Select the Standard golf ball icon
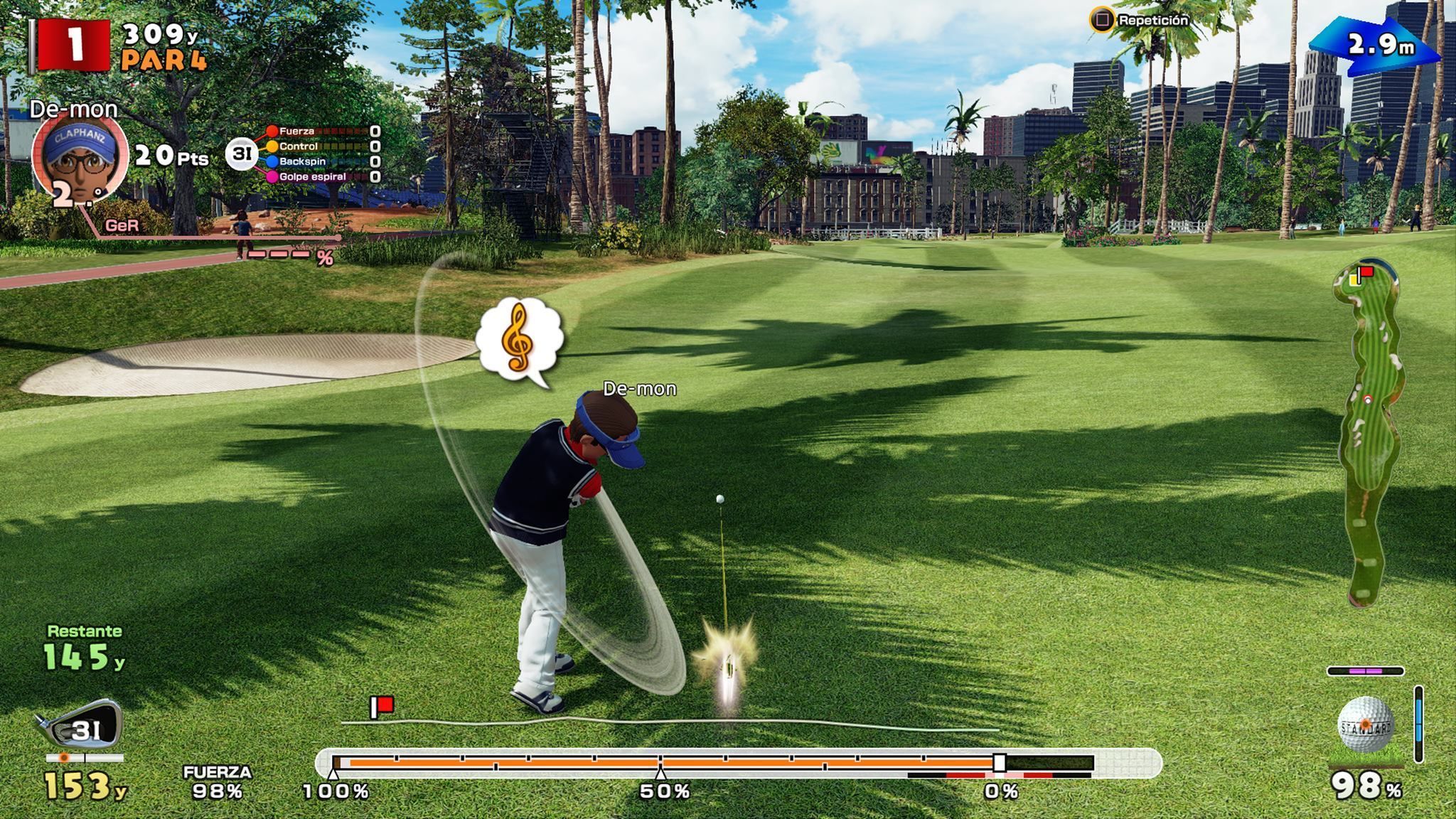1456x819 pixels. 1365,724
